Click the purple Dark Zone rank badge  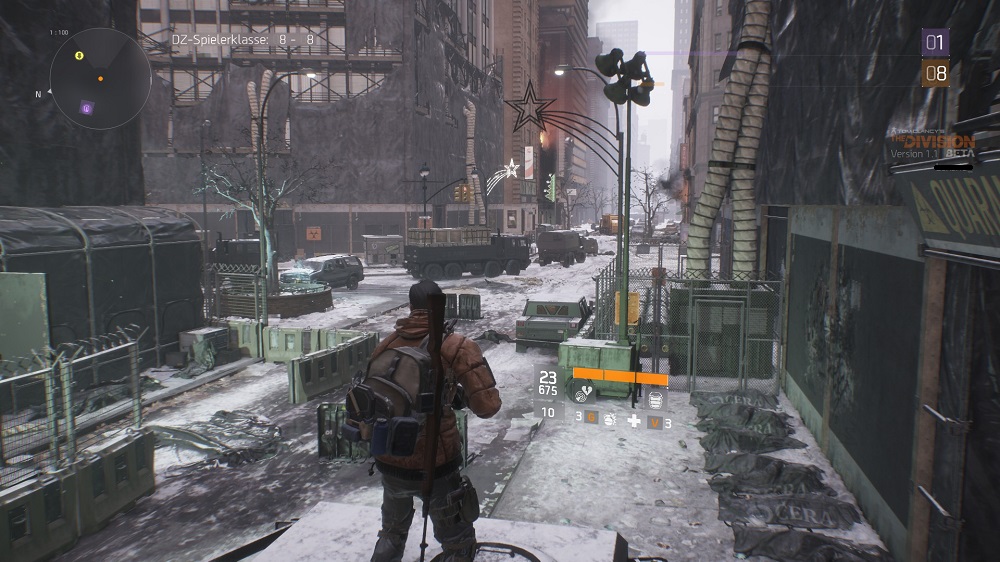pyautogui.click(x=936, y=42)
